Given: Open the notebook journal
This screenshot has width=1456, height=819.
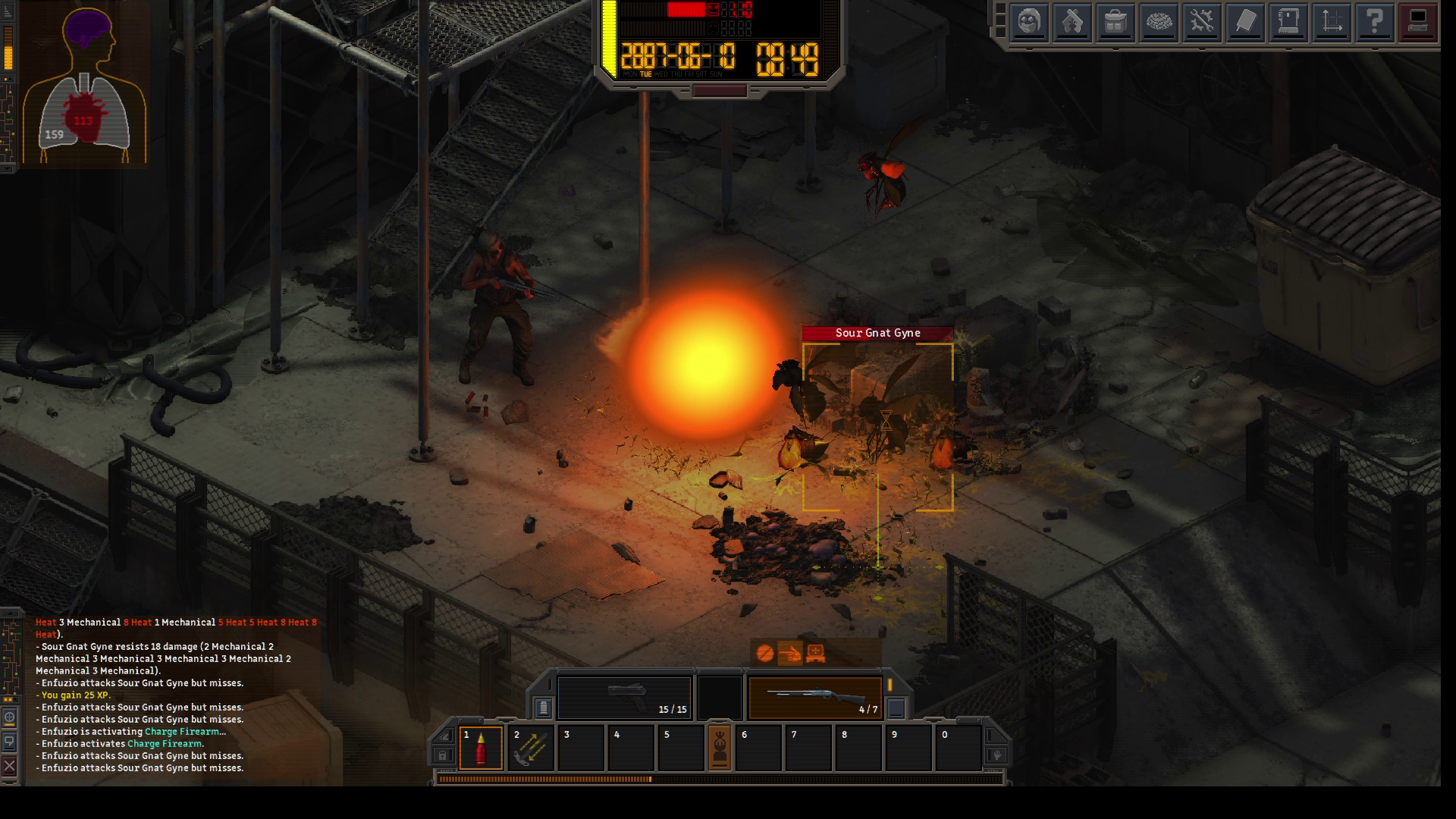Looking at the screenshot, I should click(x=1244, y=22).
